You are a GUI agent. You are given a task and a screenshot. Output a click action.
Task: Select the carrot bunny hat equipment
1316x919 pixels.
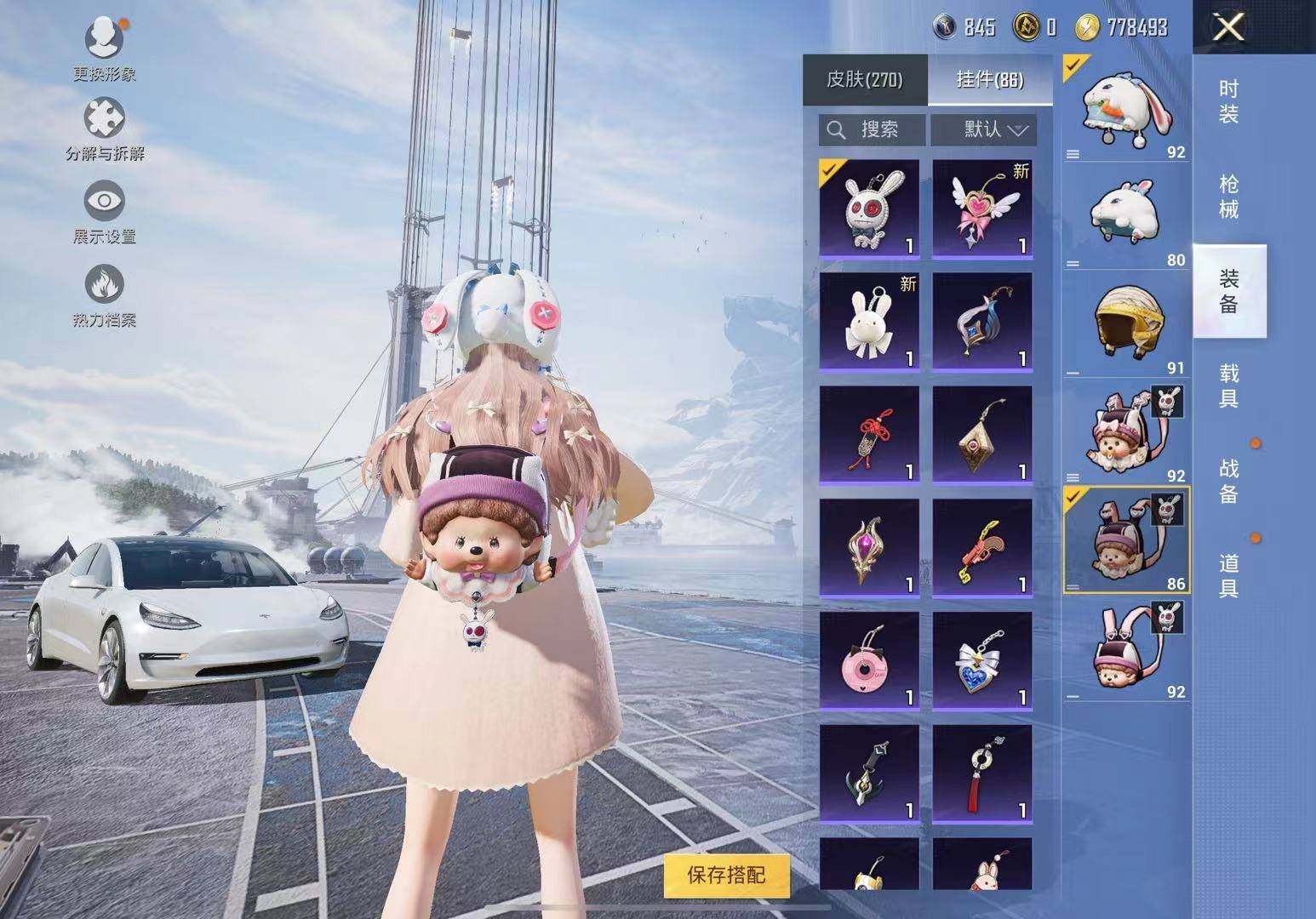(x=1125, y=108)
